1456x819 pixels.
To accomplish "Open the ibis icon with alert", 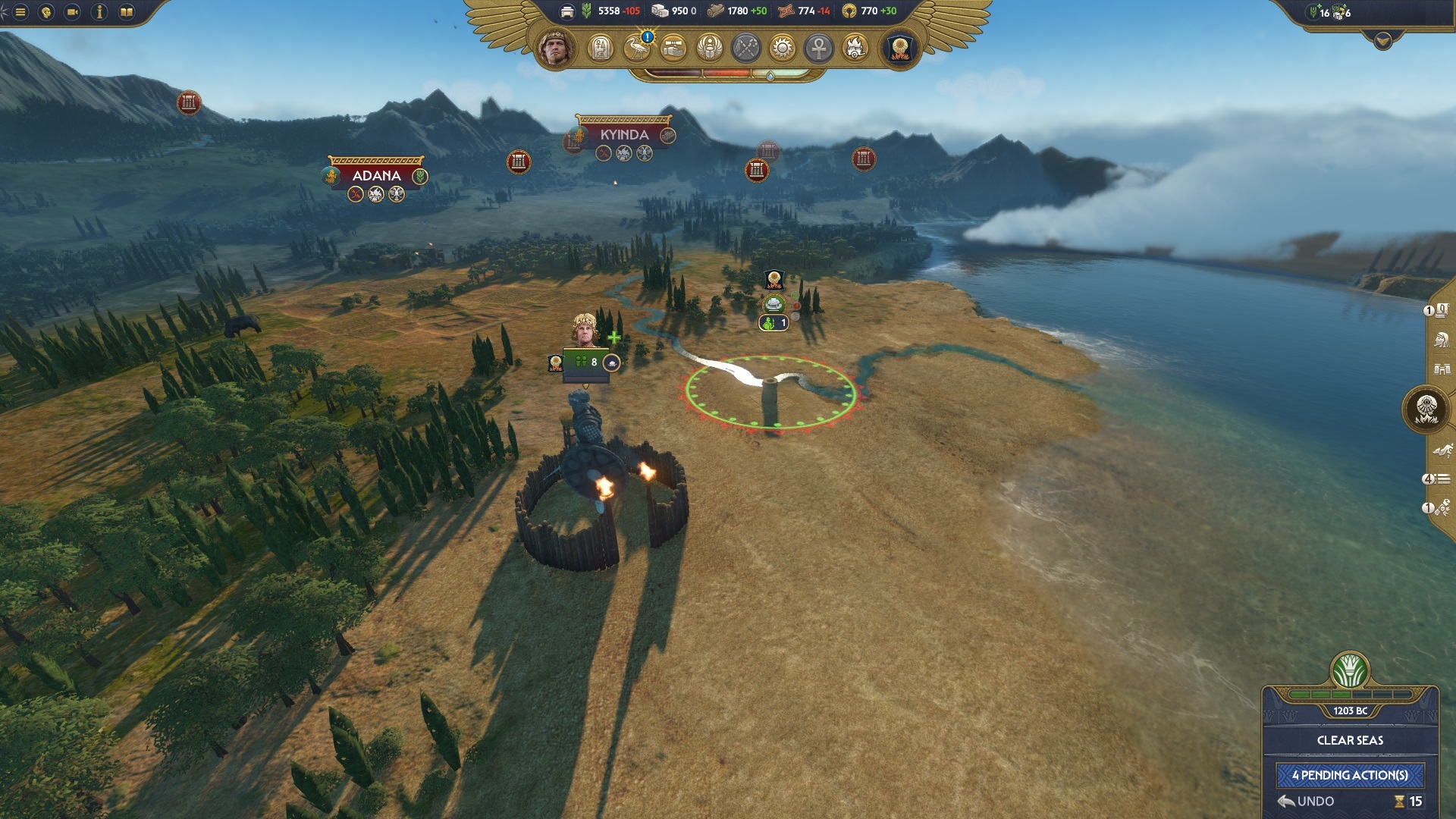I will (x=637, y=49).
